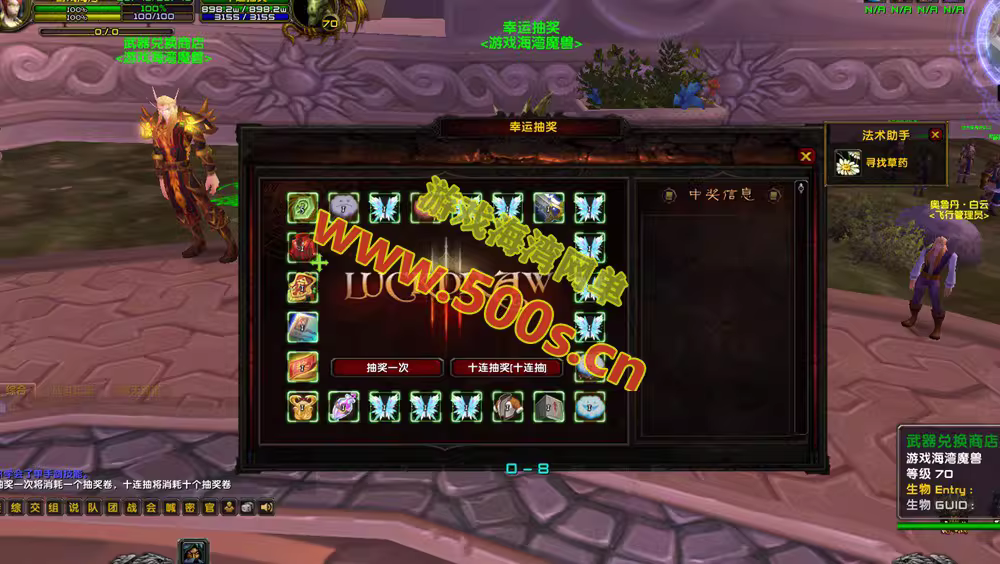Close the 幸运抽奖 lottery window
1000x564 pixels.
[806, 156]
